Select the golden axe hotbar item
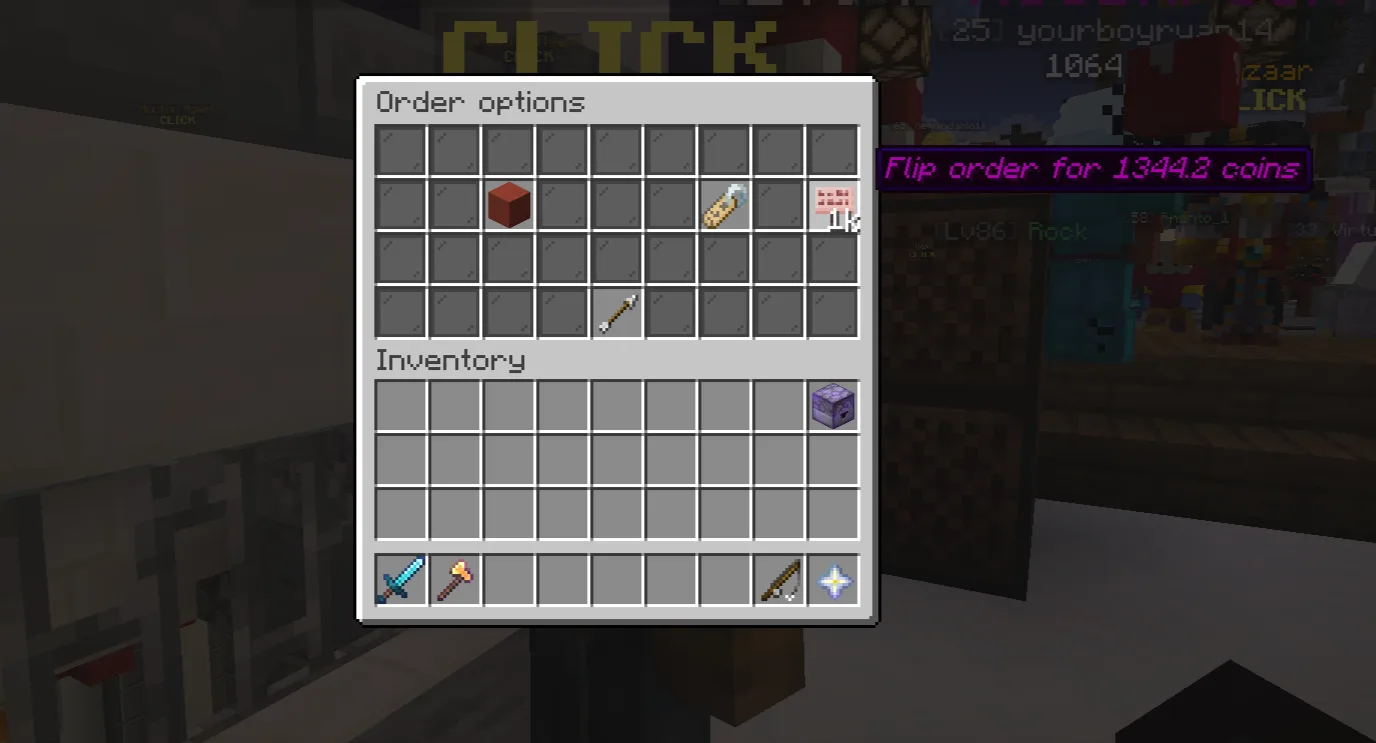Screen dimensions: 1376x743 tap(455, 579)
